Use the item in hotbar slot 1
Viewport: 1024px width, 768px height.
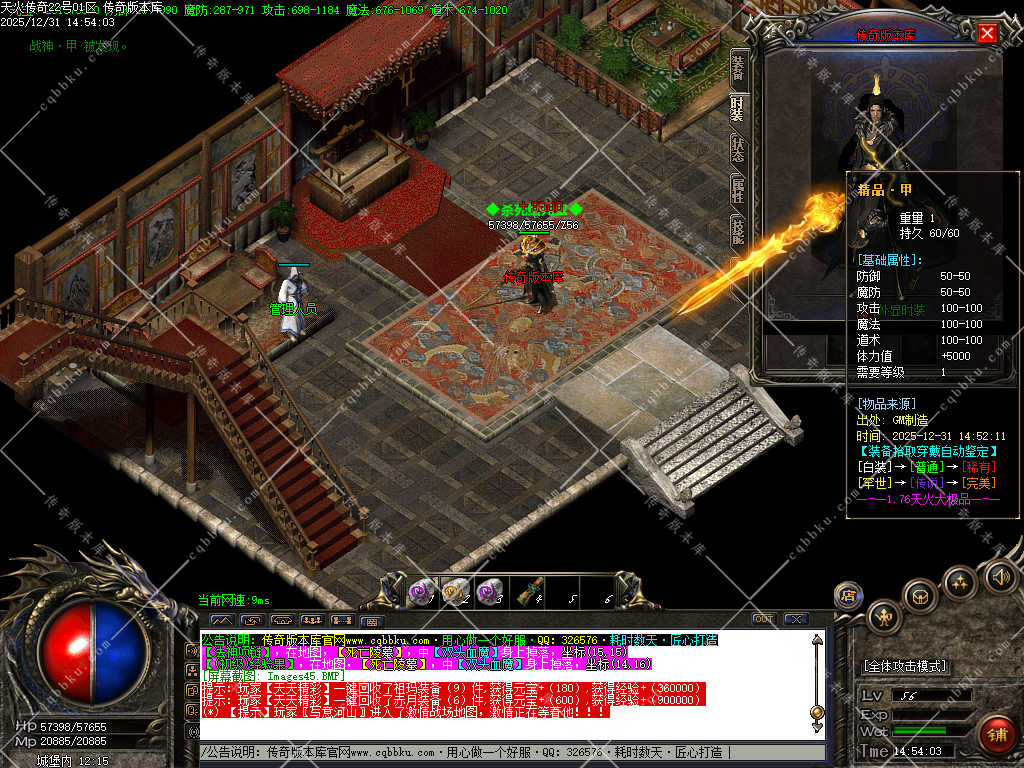419,593
